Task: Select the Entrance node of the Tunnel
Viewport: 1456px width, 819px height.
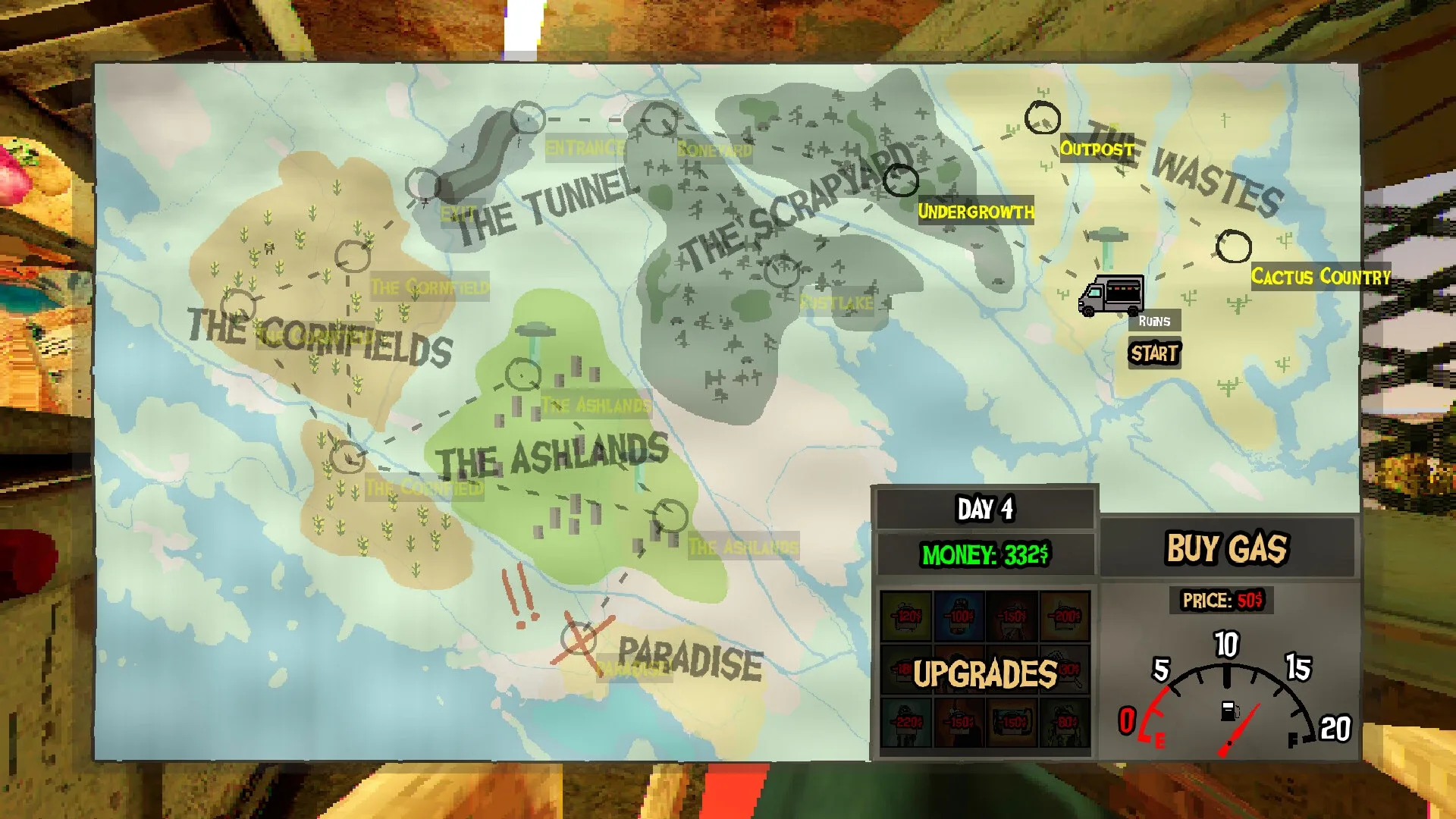Action: 528,120
